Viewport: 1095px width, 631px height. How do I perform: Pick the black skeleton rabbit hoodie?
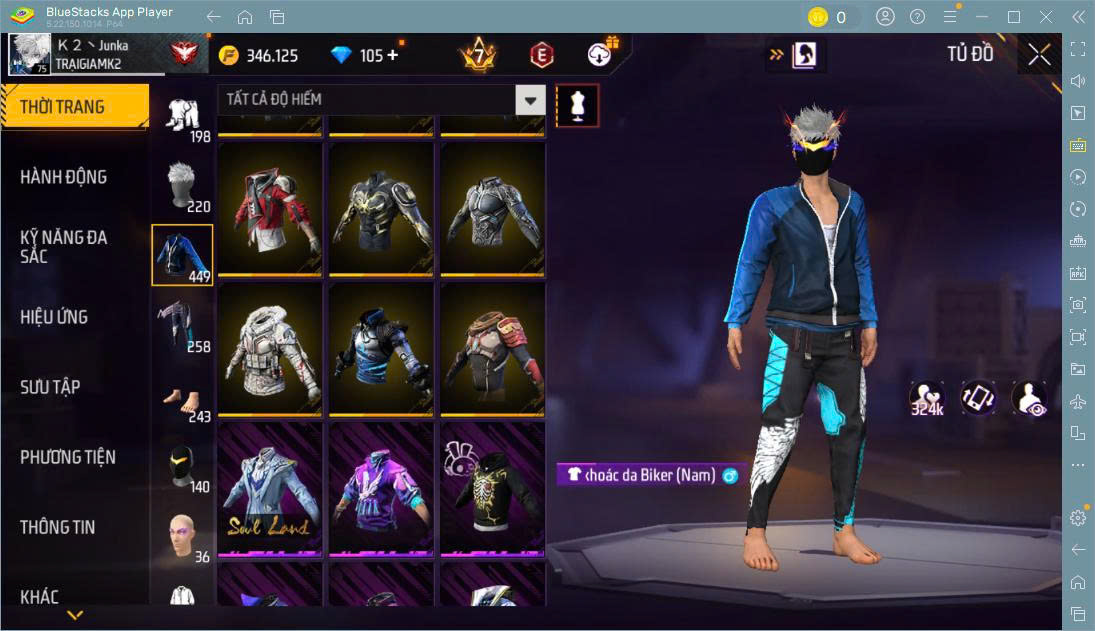tap(493, 487)
